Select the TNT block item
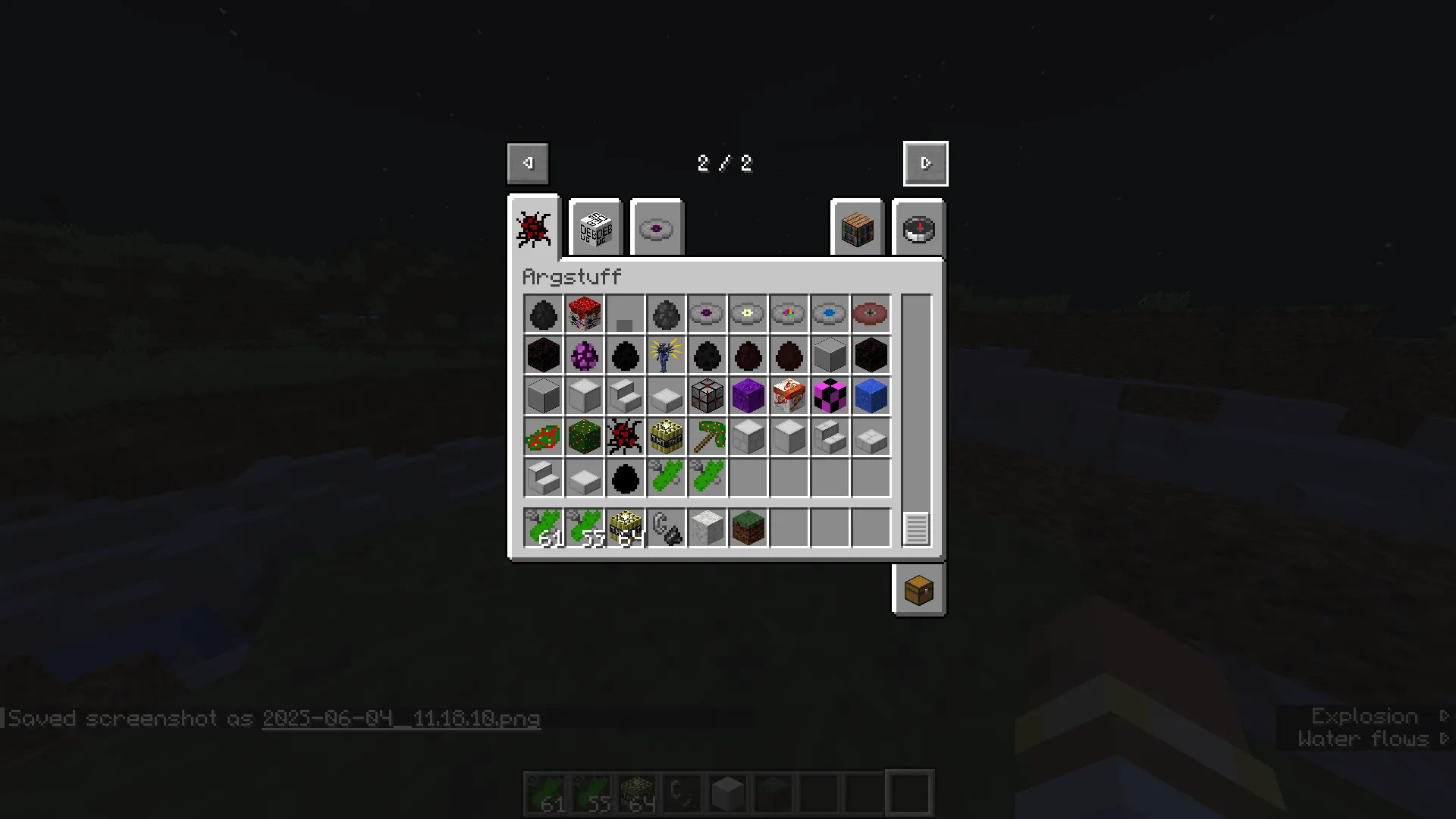Image resolution: width=1456 pixels, height=819 pixels. coord(666,437)
